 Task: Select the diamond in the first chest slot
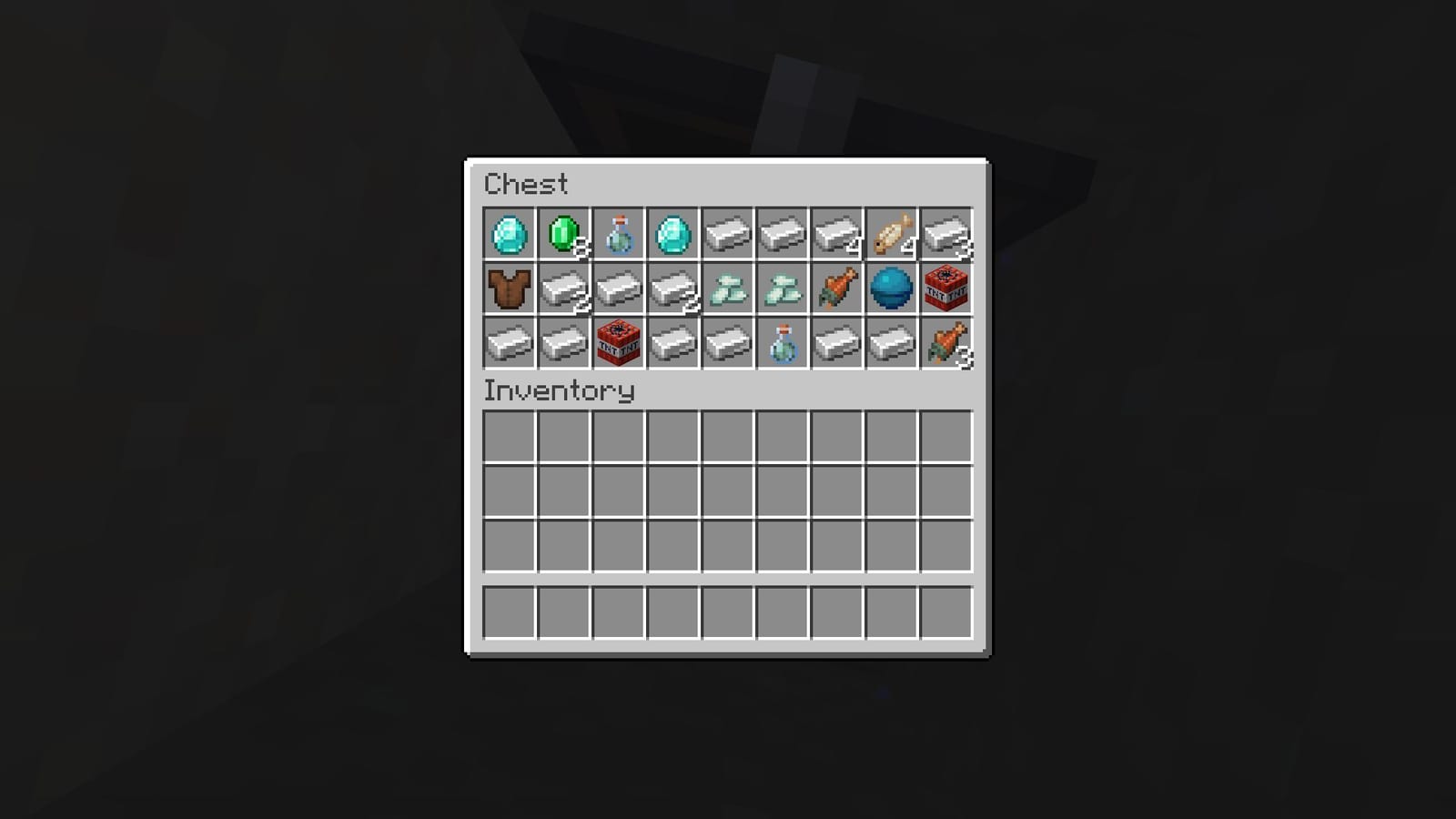tap(508, 235)
